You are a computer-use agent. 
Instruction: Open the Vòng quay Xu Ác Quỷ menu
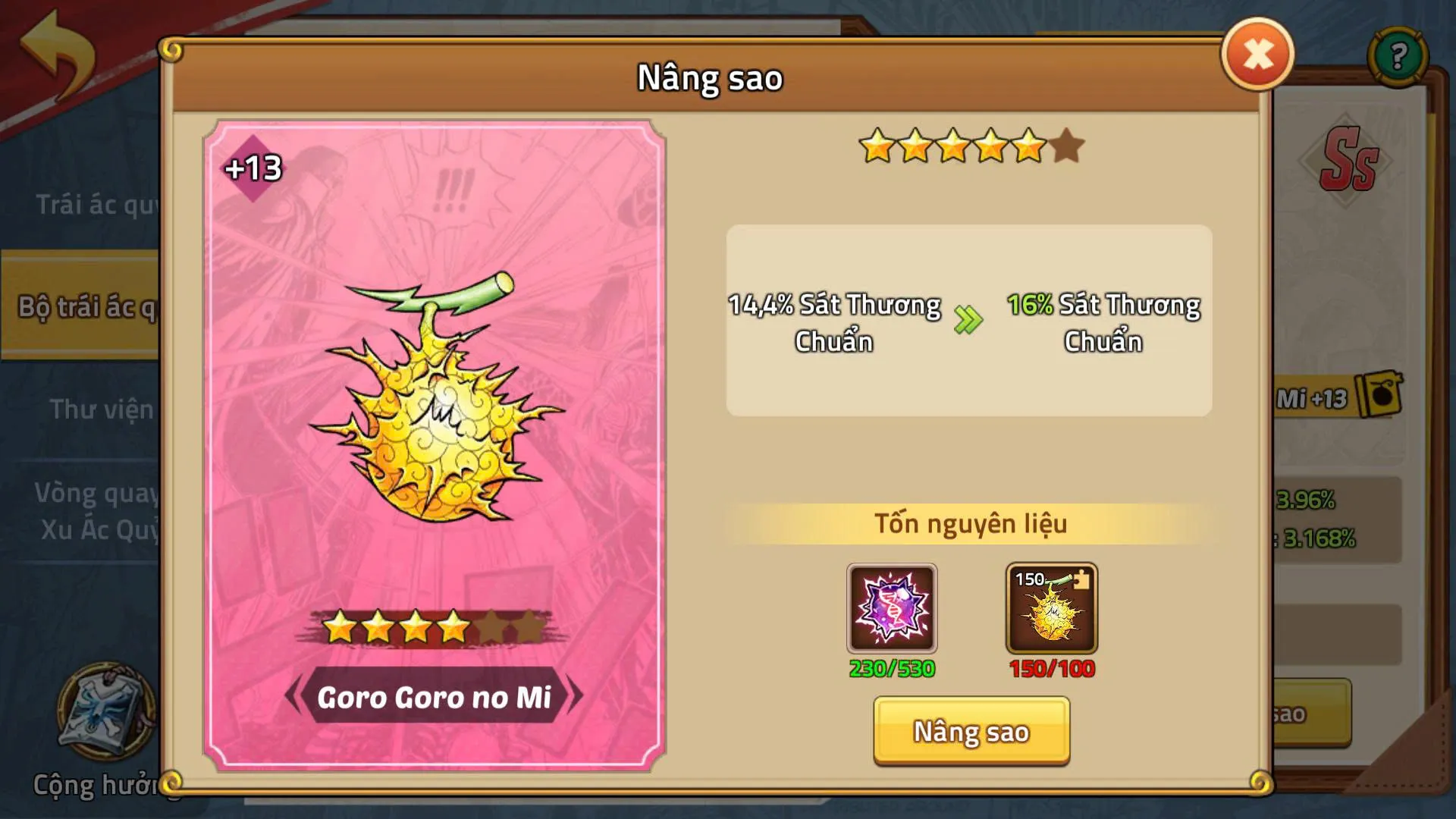pos(99,514)
